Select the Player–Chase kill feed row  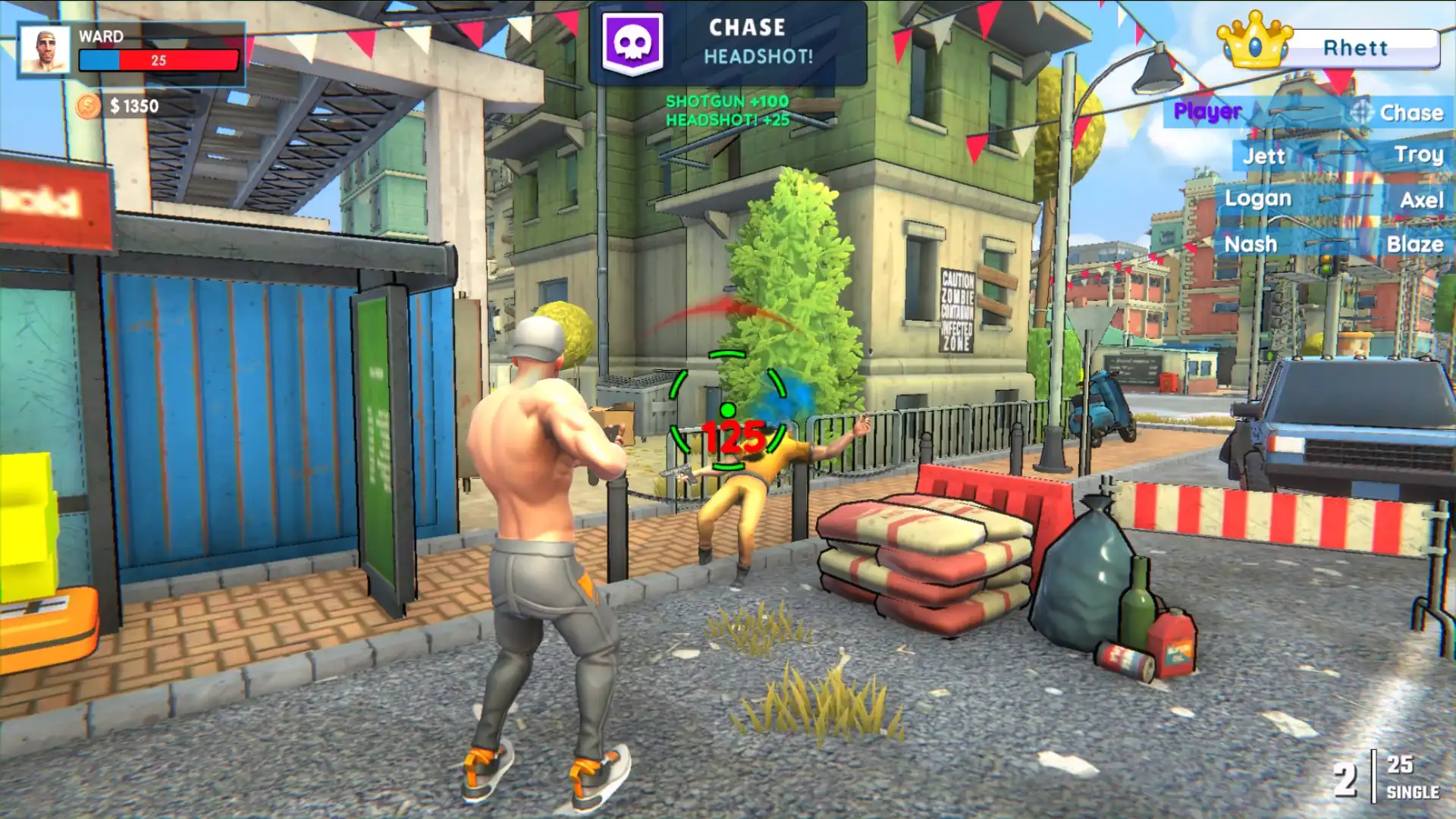click(1307, 112)
